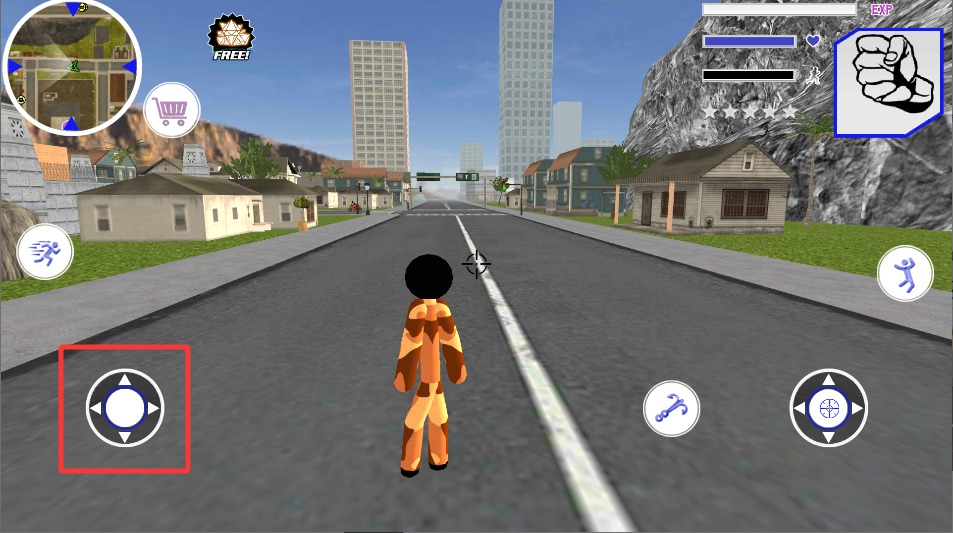Tap the blue jump figure button
Screen dimensions: 953x533
coord(905,274)
